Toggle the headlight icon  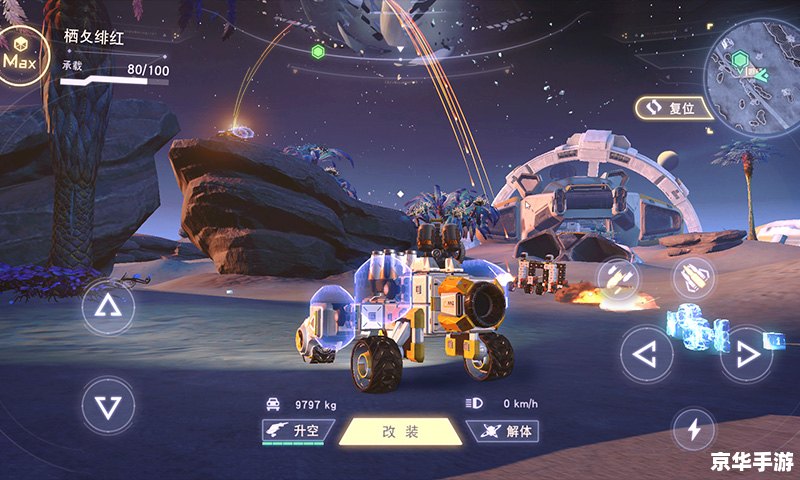(474, 404)
